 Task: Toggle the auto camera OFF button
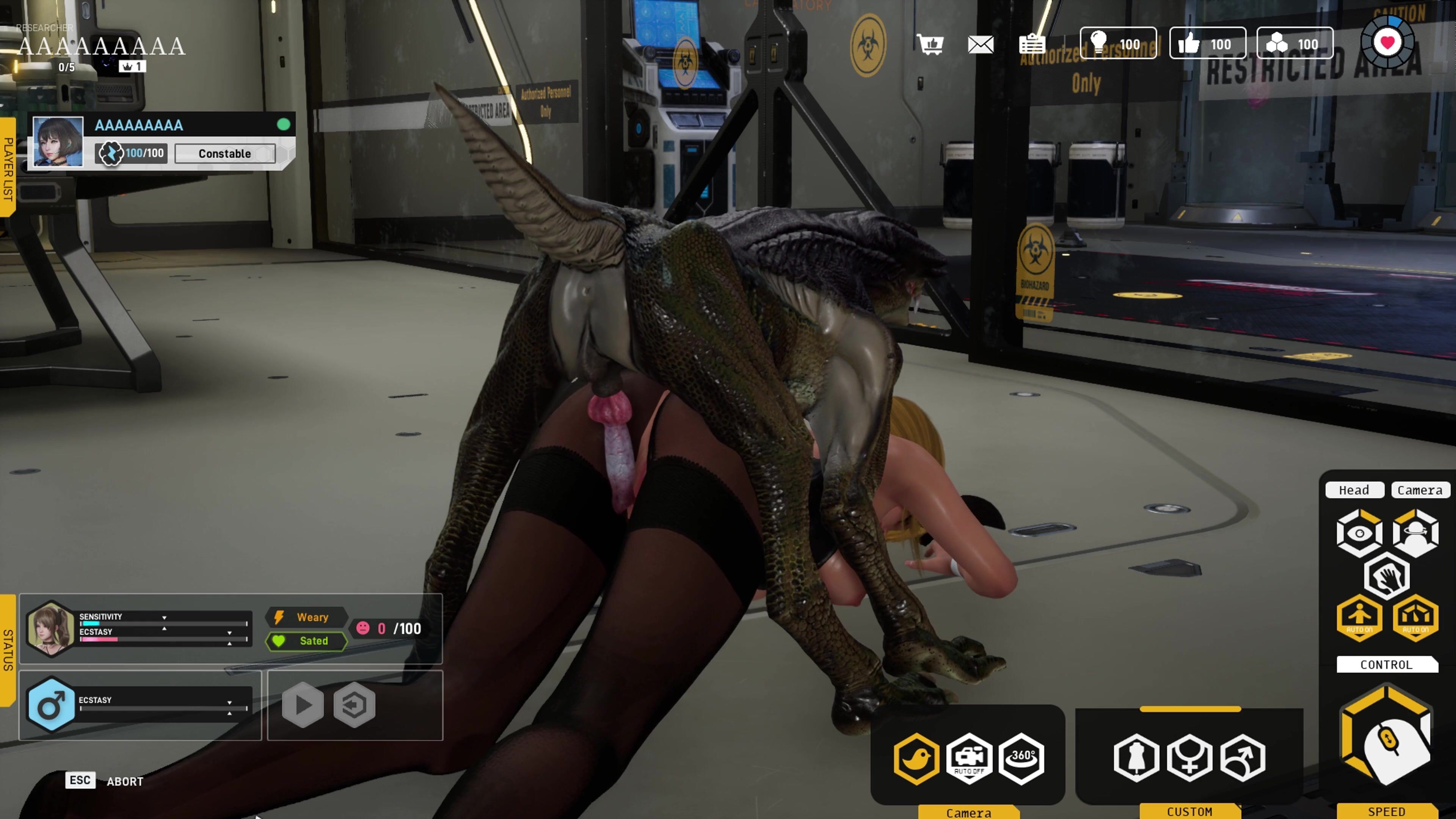pos(970,758)
